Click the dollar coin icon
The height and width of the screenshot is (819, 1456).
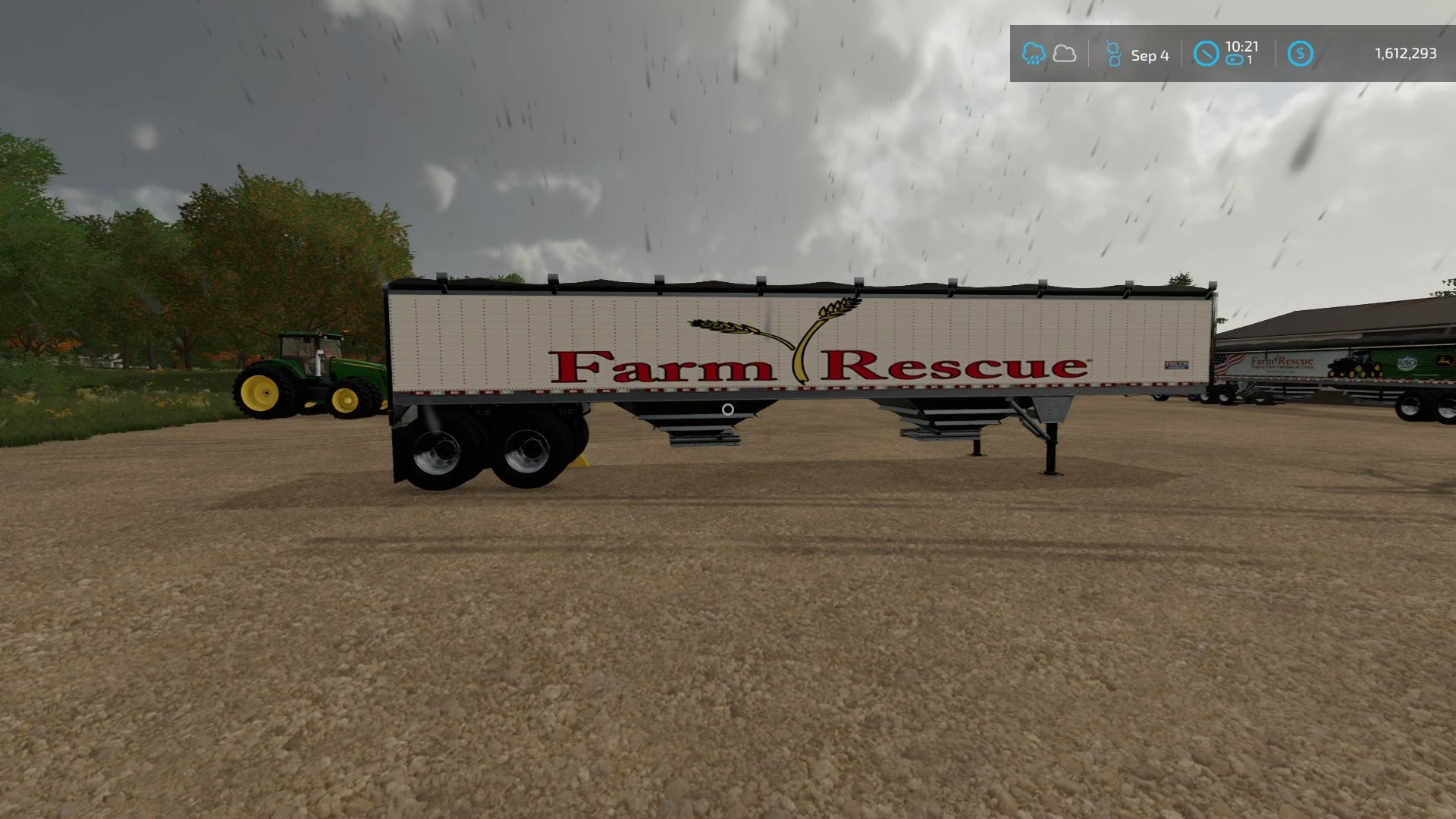click(1301, 53)
